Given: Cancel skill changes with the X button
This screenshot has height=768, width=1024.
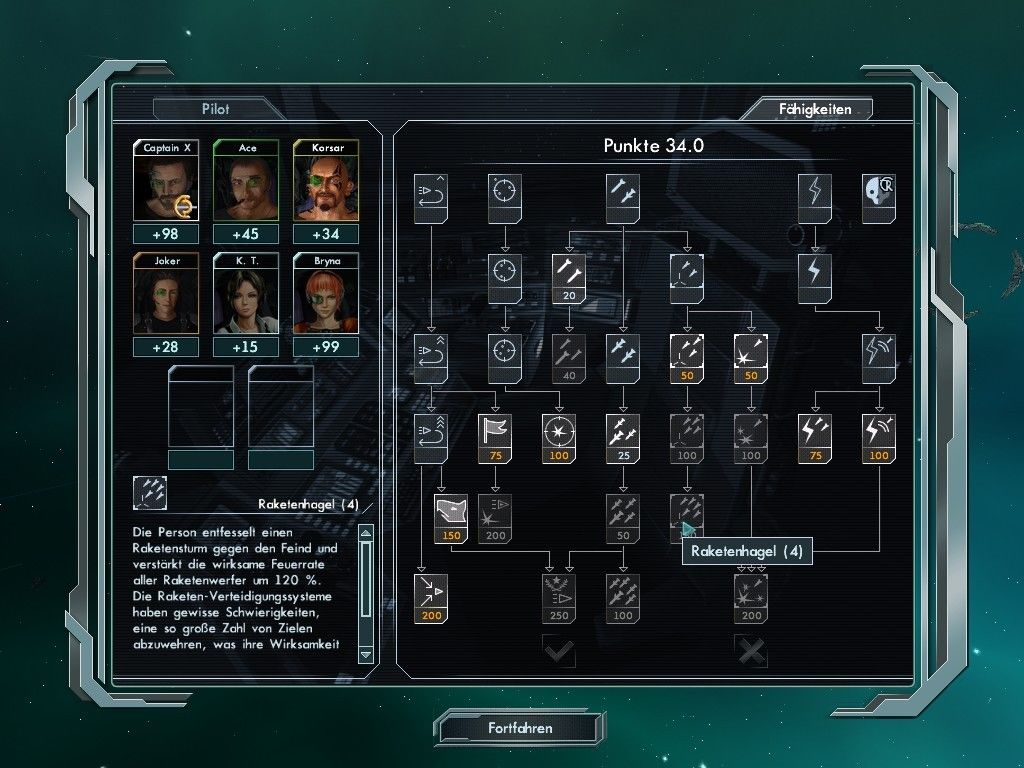Looking at the screenshot, I should (x=751, y=651).
